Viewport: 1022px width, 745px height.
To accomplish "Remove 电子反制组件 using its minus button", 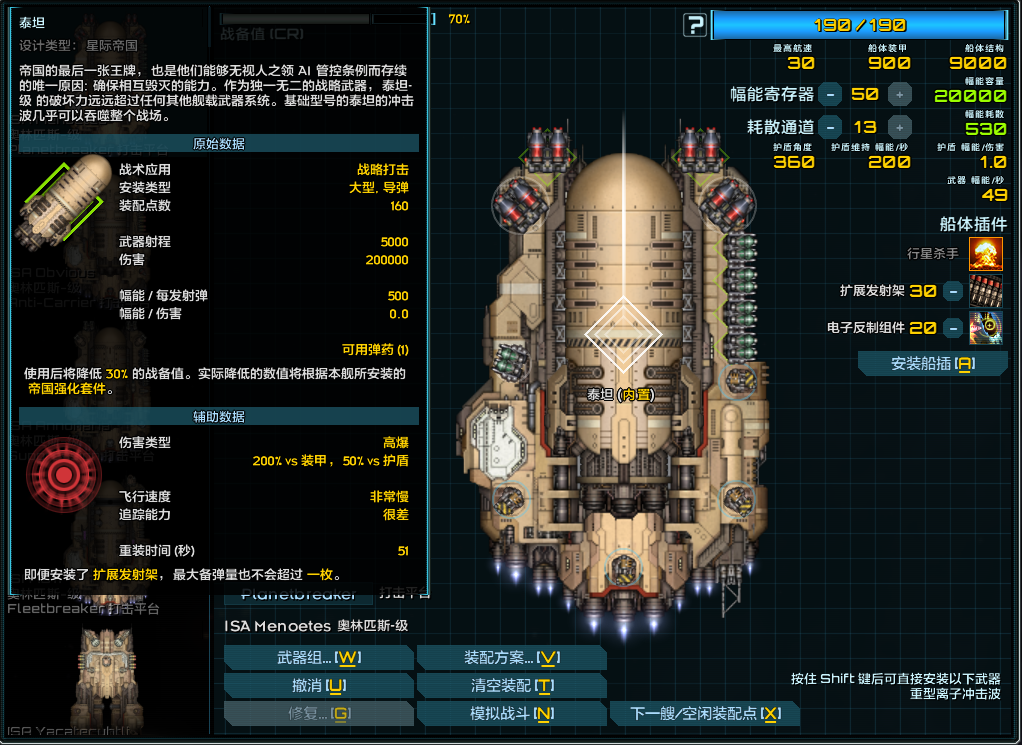I will tap(953, 327).
